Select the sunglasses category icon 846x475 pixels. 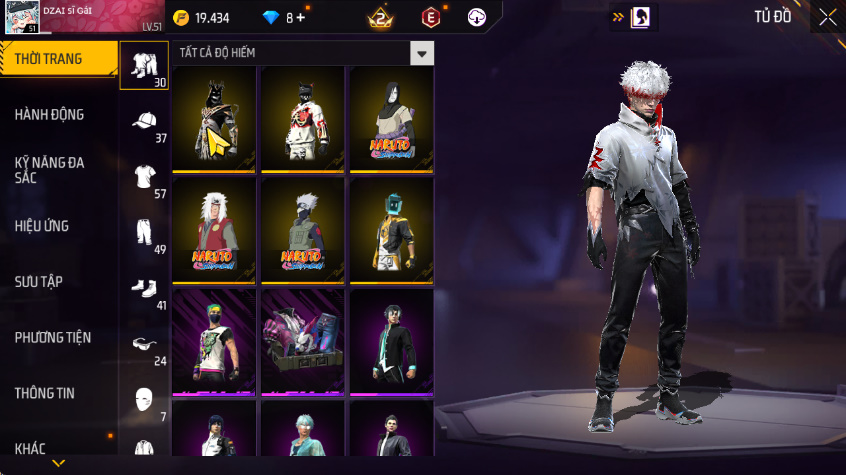tap(145, 345)
